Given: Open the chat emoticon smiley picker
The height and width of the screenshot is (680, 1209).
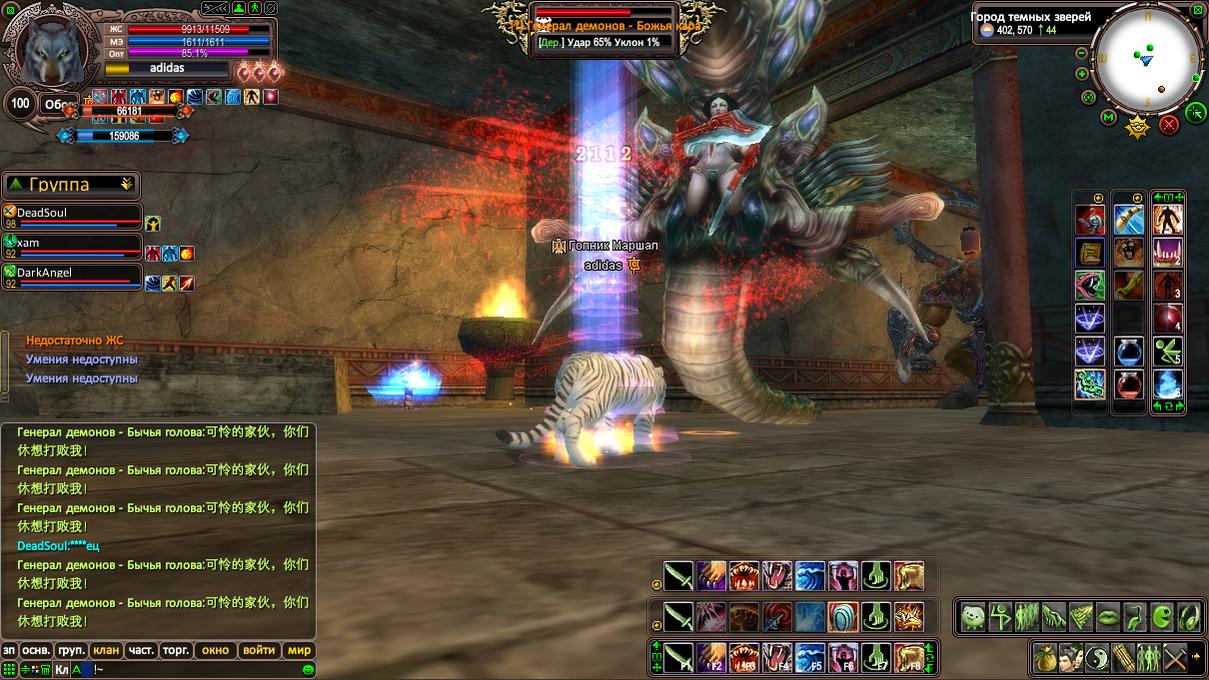Looking at the screenshot, I should click(308, 669).
